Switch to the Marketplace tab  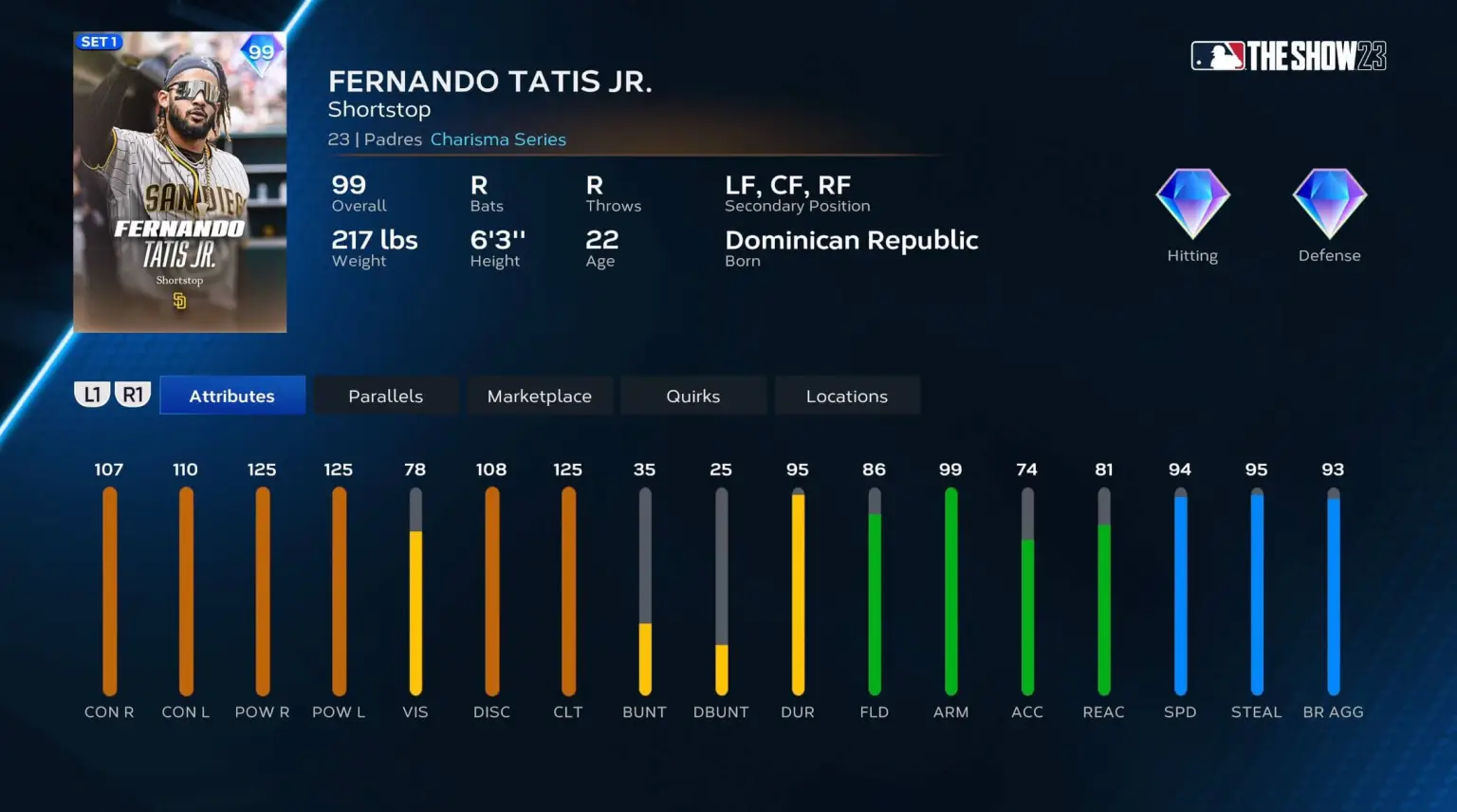pos(539,396)
